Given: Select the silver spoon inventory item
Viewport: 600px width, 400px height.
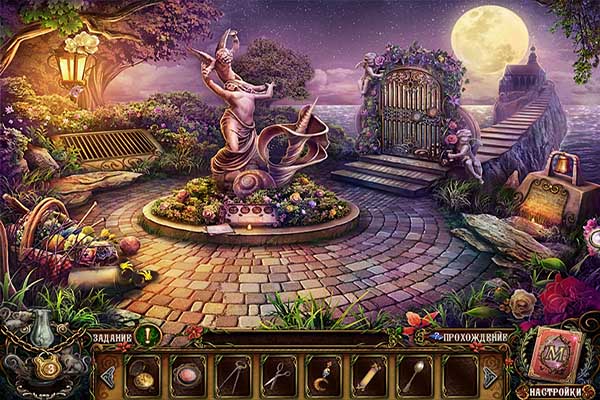Looking at the screenshot, I should coord(412,377).
